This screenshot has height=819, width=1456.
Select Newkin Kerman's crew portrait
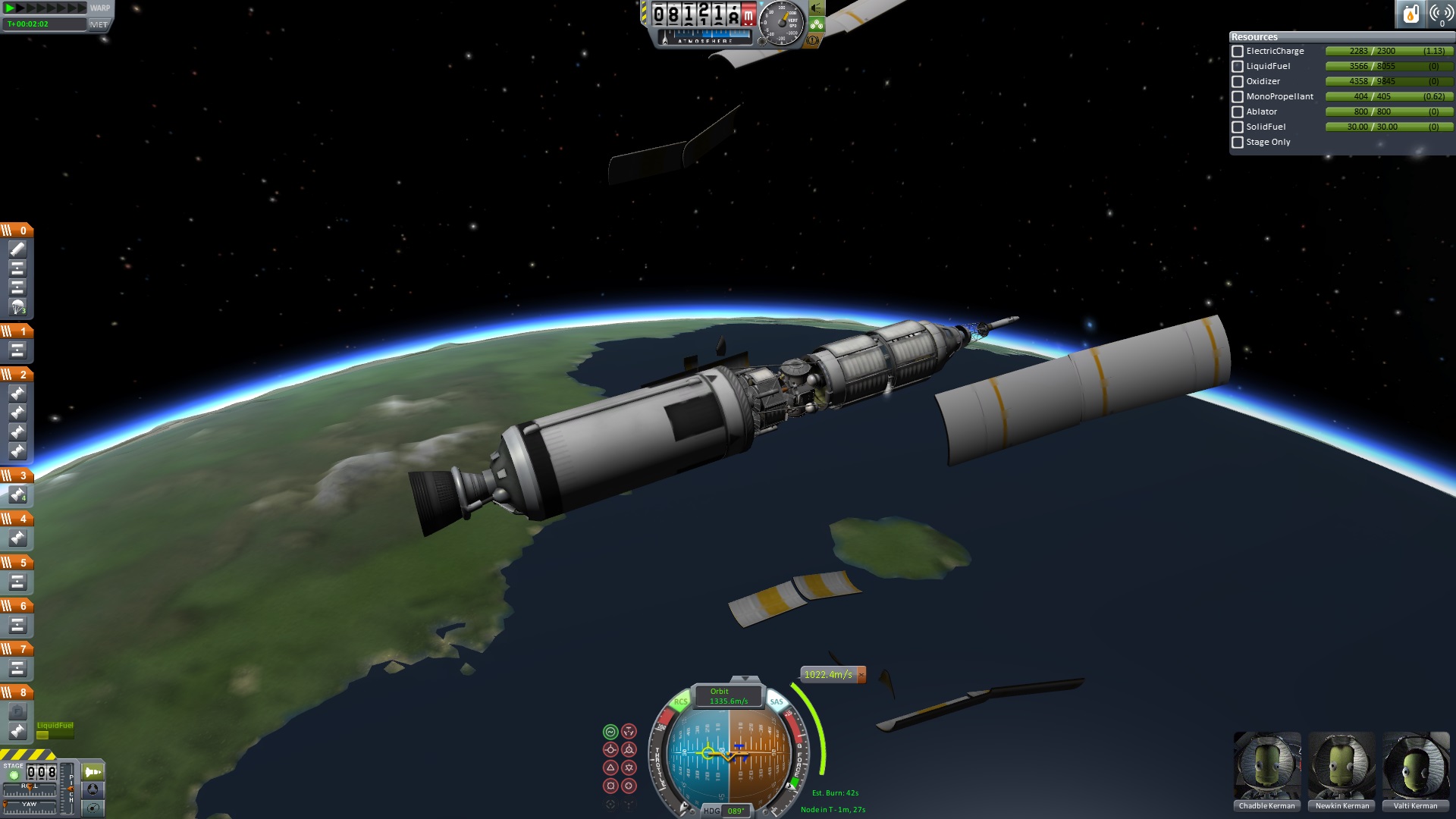[x=1341, y=766]
